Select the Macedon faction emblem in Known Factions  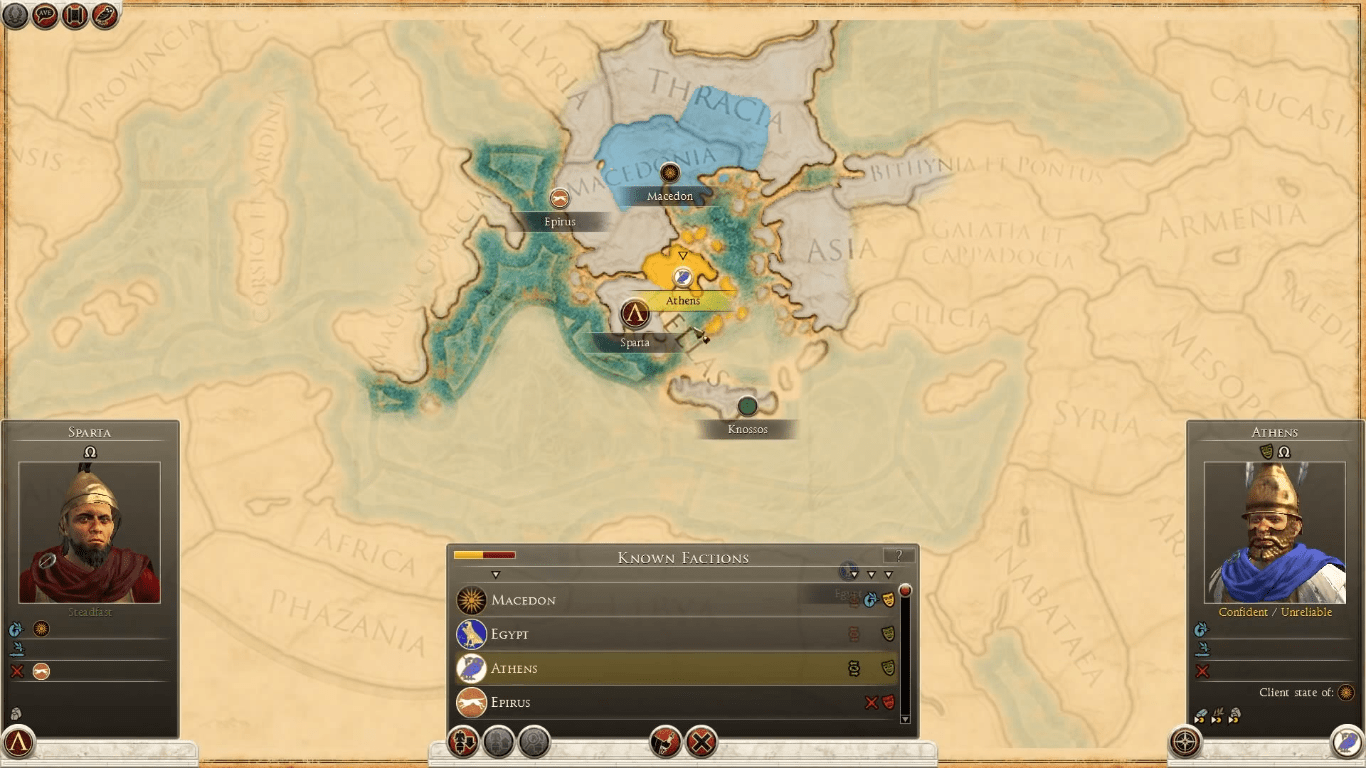tap(469, 600)
